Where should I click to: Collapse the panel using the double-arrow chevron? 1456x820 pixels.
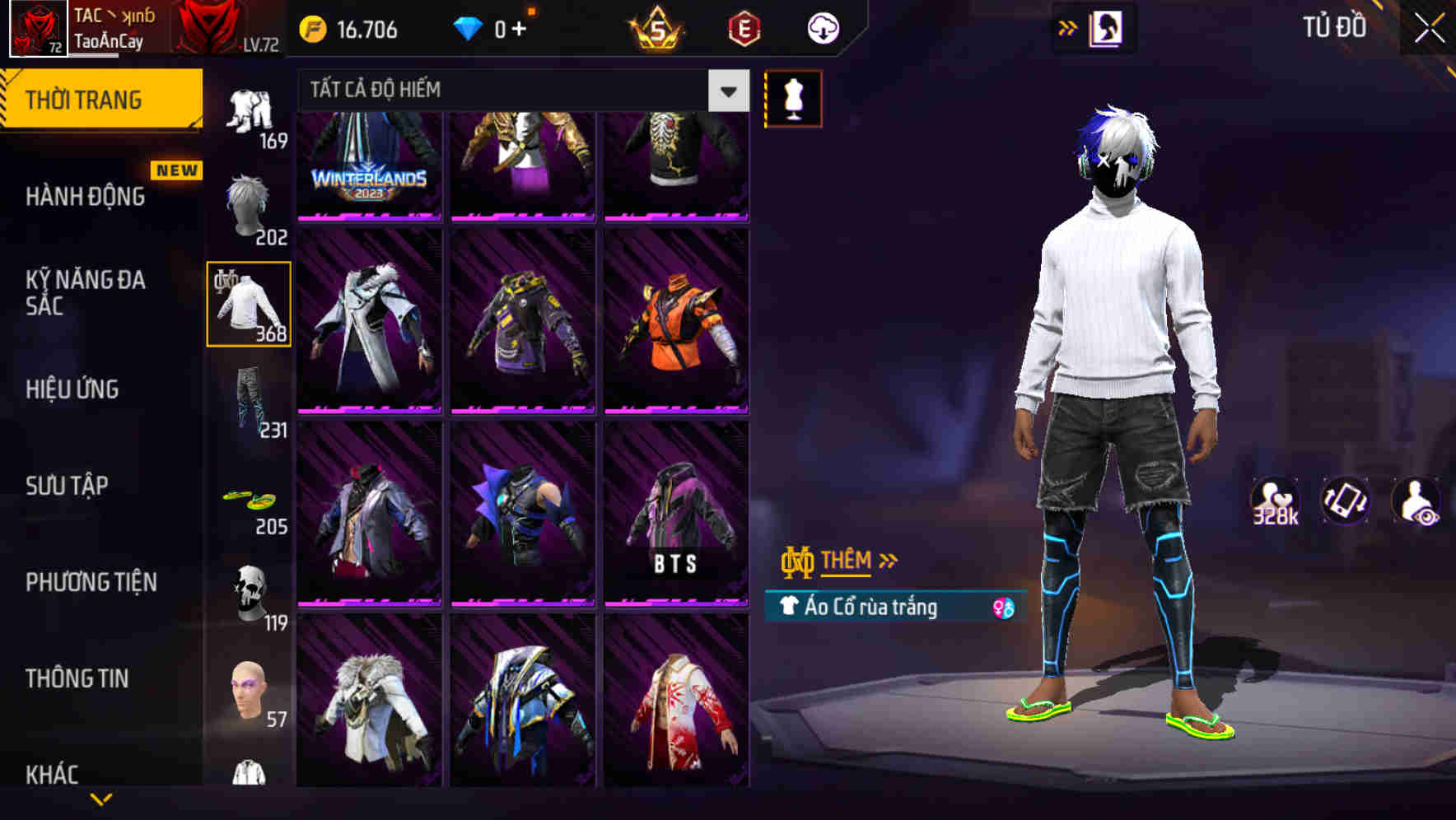click(1066, 27)
